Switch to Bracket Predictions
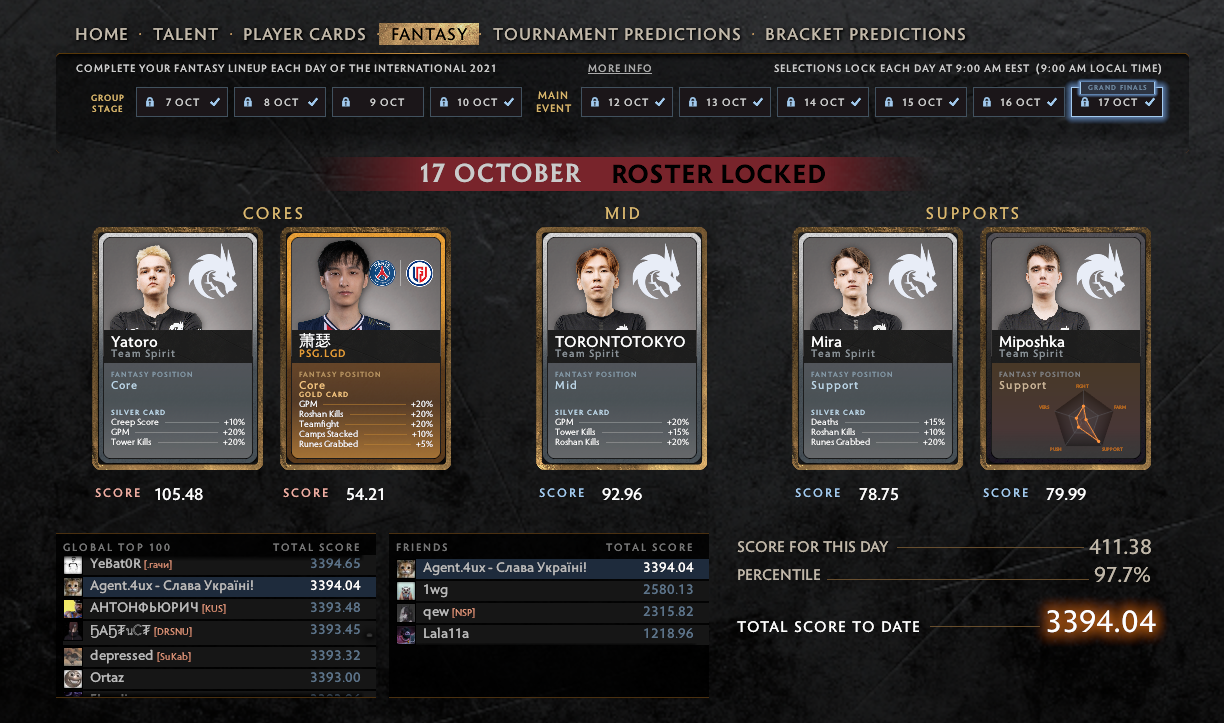Image resolution: width=1224 pixels, height=723 pixels. click(x=865, y=34)
